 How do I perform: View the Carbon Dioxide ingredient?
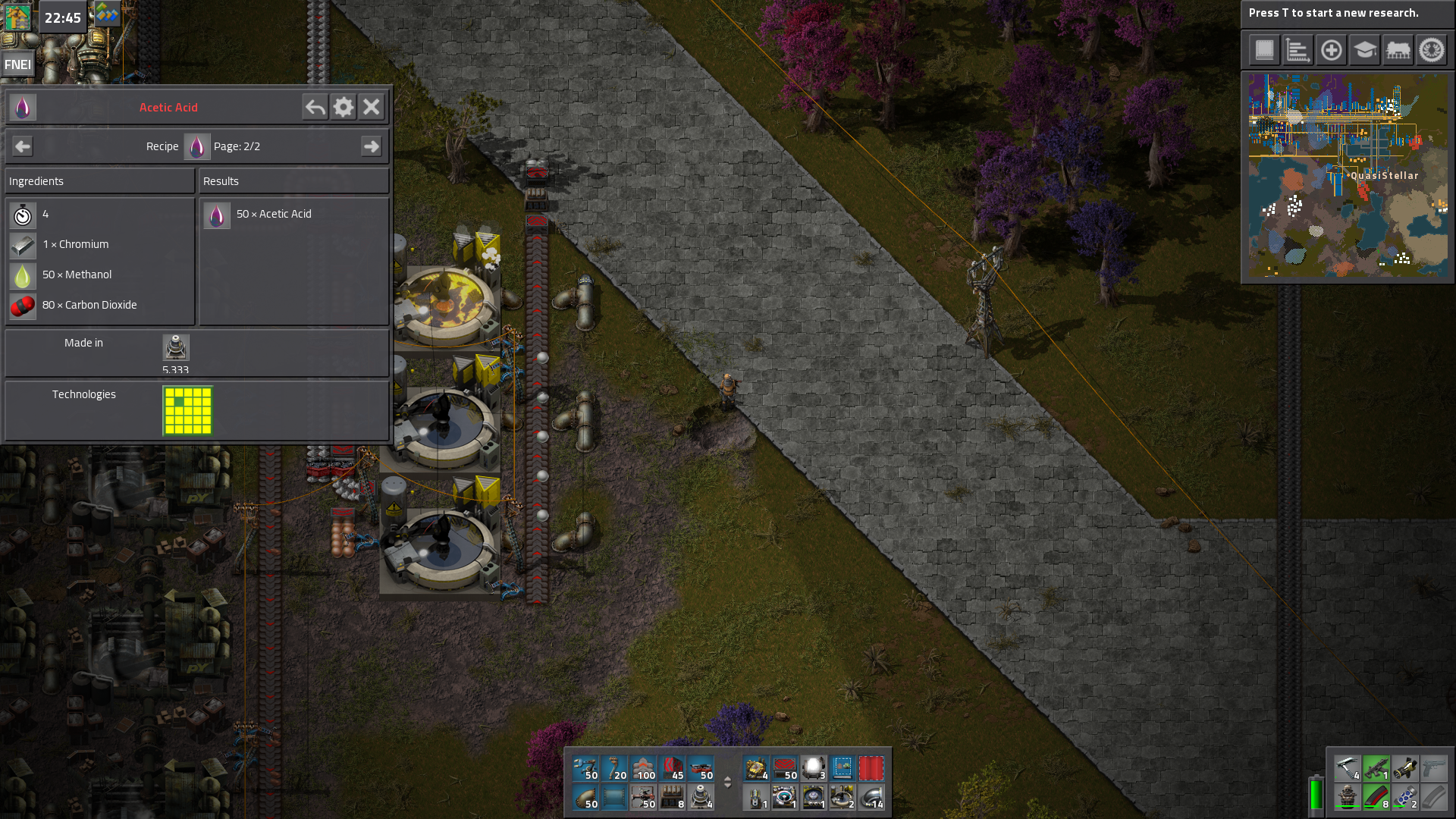(x=23, y=306)
